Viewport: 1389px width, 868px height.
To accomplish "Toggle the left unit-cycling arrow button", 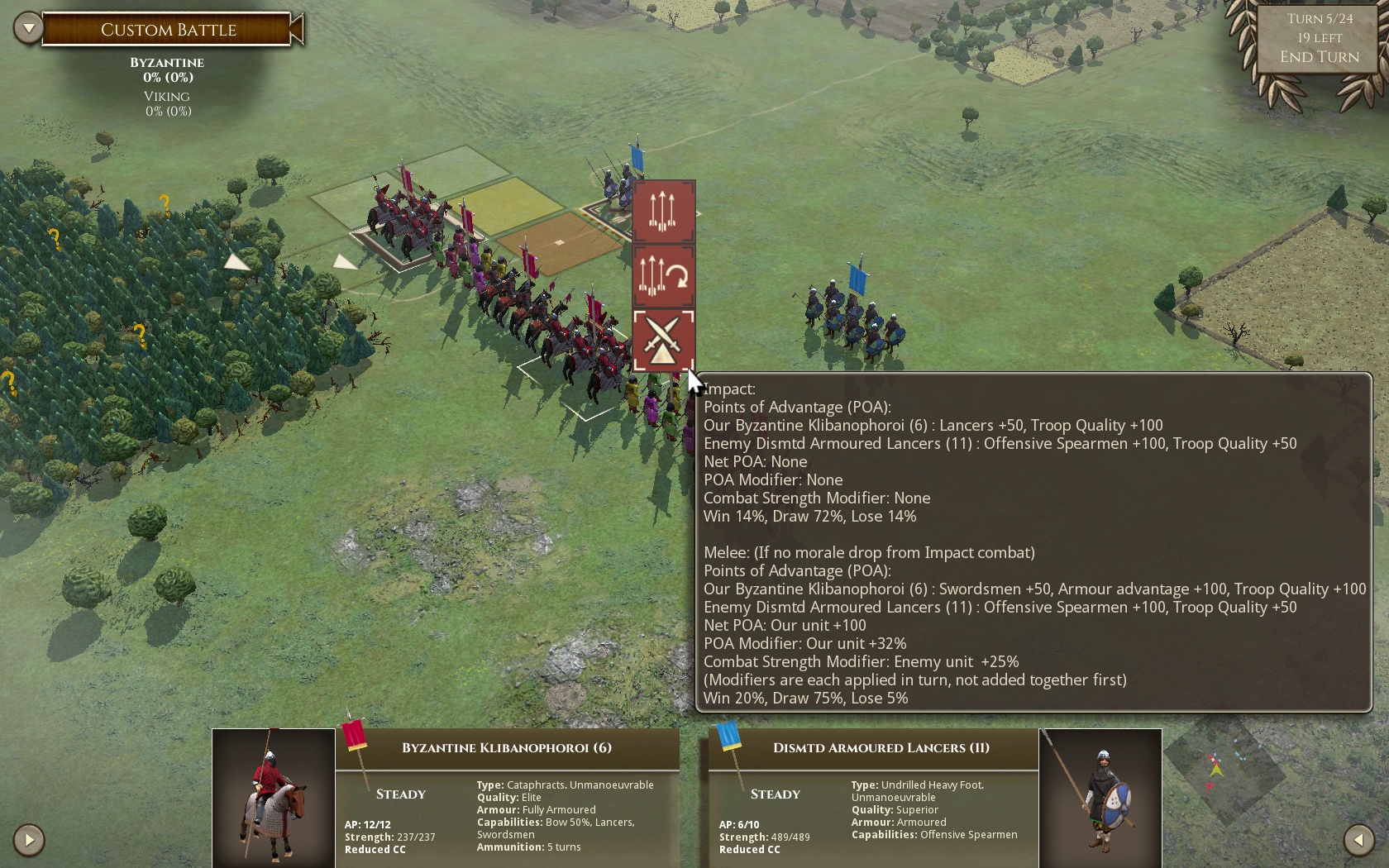I will tap(30, 839).
